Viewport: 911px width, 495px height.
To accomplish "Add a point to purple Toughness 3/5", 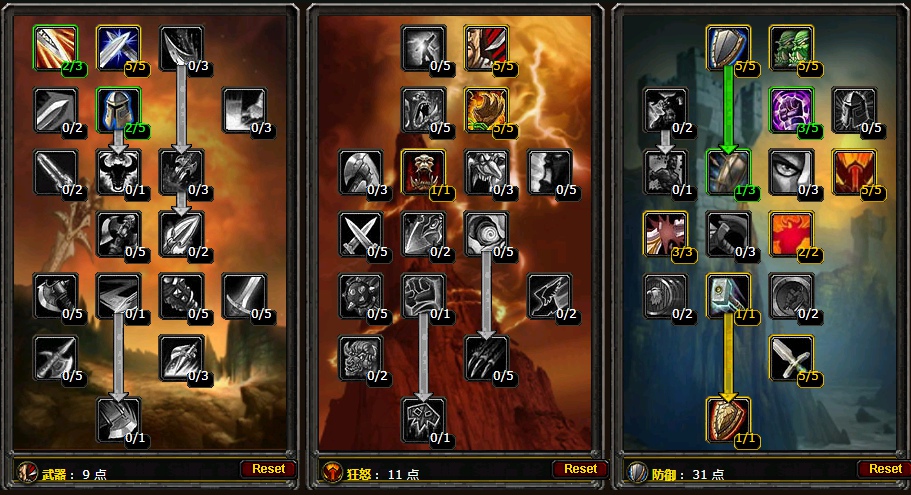I will 791,109.
